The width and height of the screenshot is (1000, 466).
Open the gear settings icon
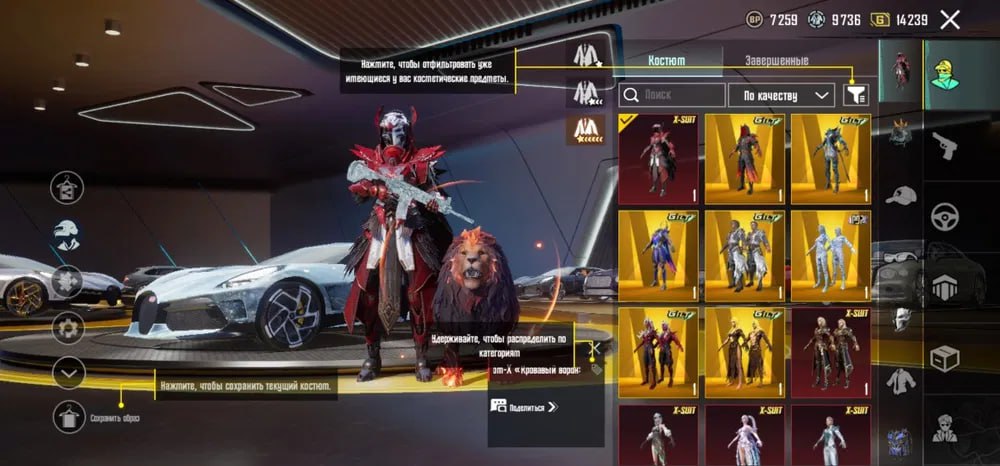68,327
